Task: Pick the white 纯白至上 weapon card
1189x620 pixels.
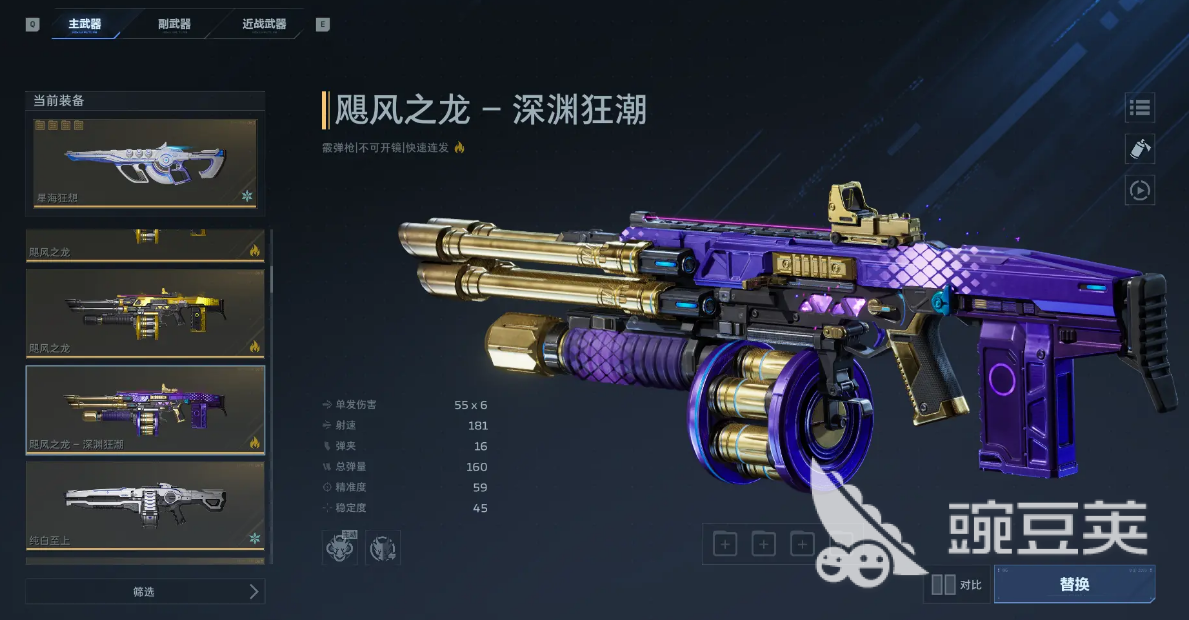Action: click(x=145, y=504)
